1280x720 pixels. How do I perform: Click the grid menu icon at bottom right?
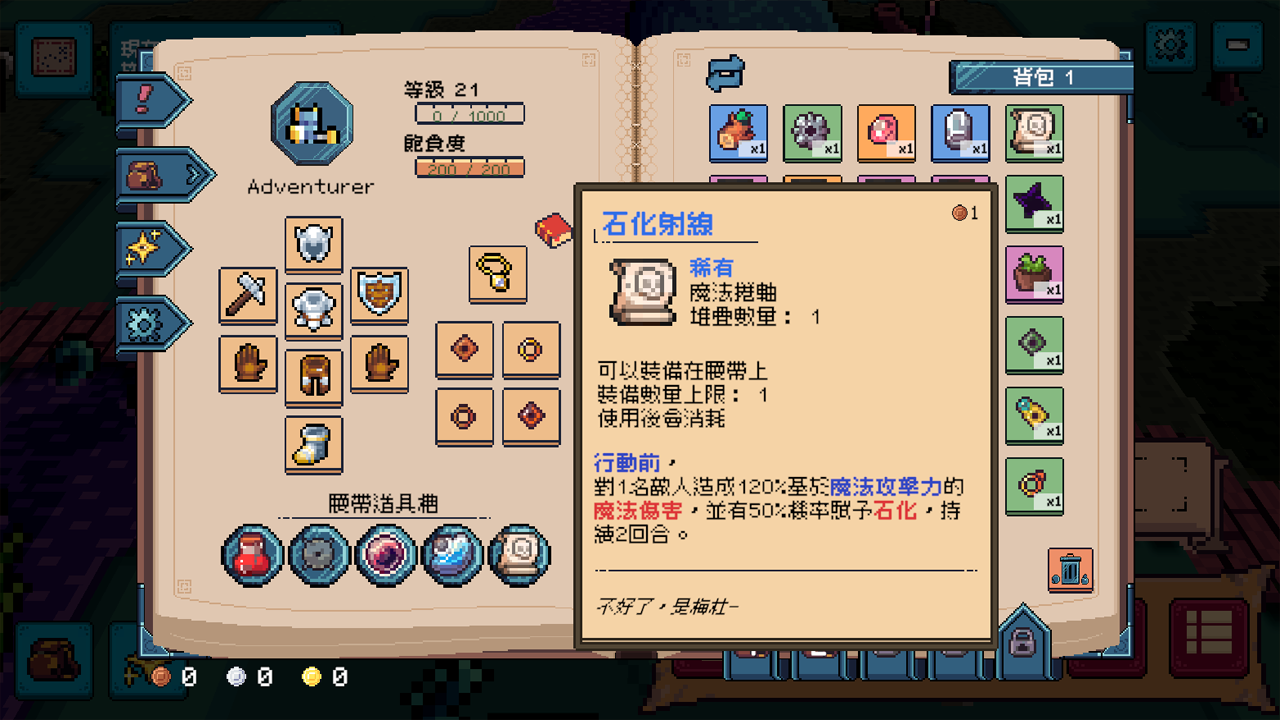click(1208, 636)
